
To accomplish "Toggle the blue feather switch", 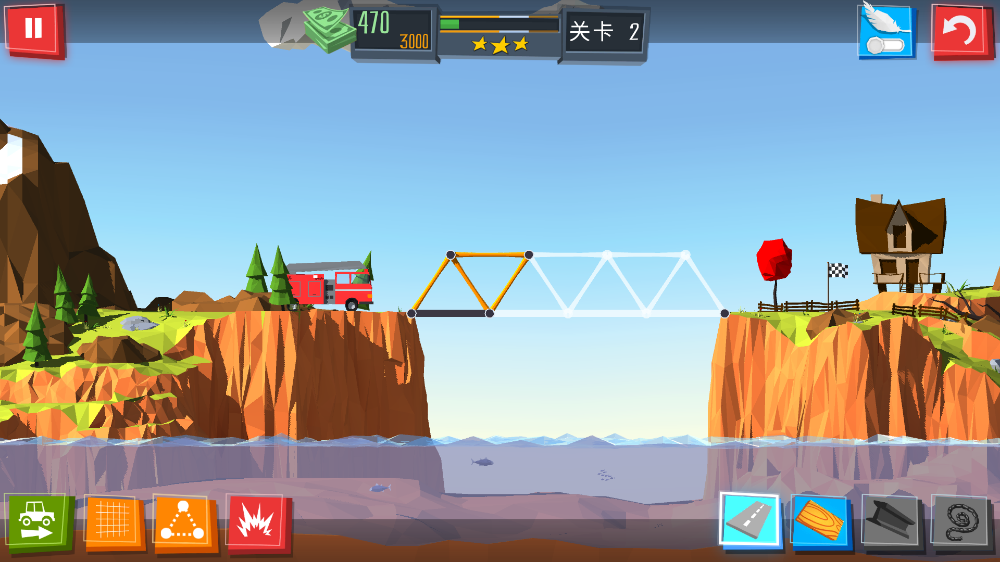I will coord(886,31).
